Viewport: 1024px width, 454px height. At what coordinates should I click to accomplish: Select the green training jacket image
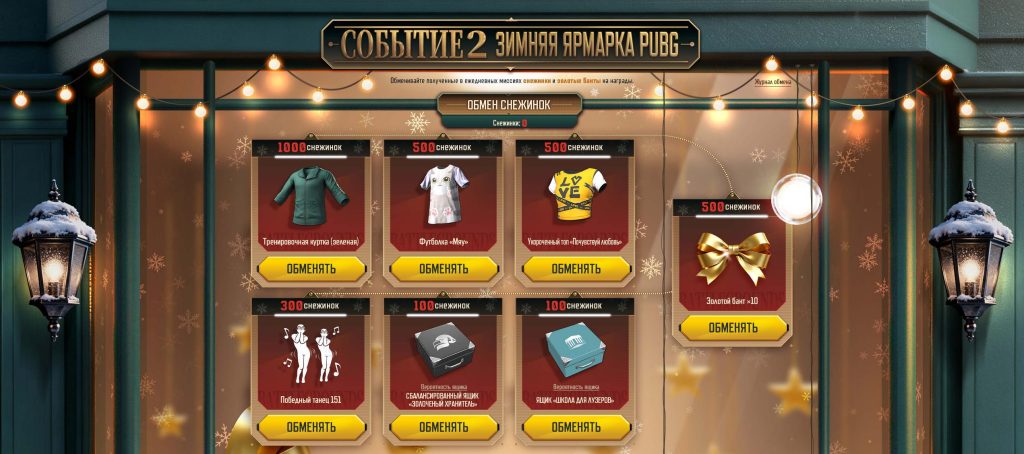click(311, 196)
